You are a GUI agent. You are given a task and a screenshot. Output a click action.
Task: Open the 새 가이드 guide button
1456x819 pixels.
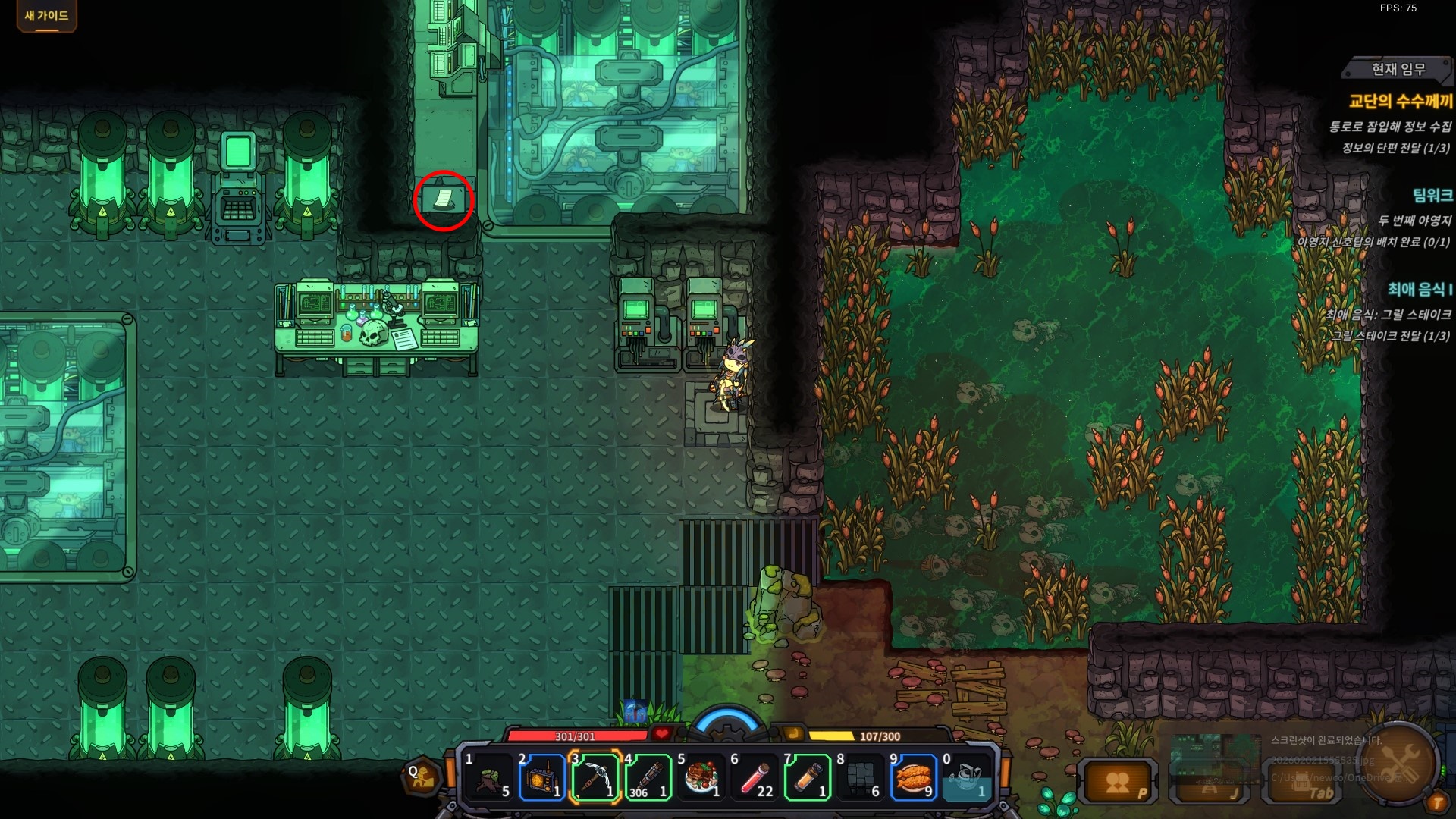tap(46, 16)
